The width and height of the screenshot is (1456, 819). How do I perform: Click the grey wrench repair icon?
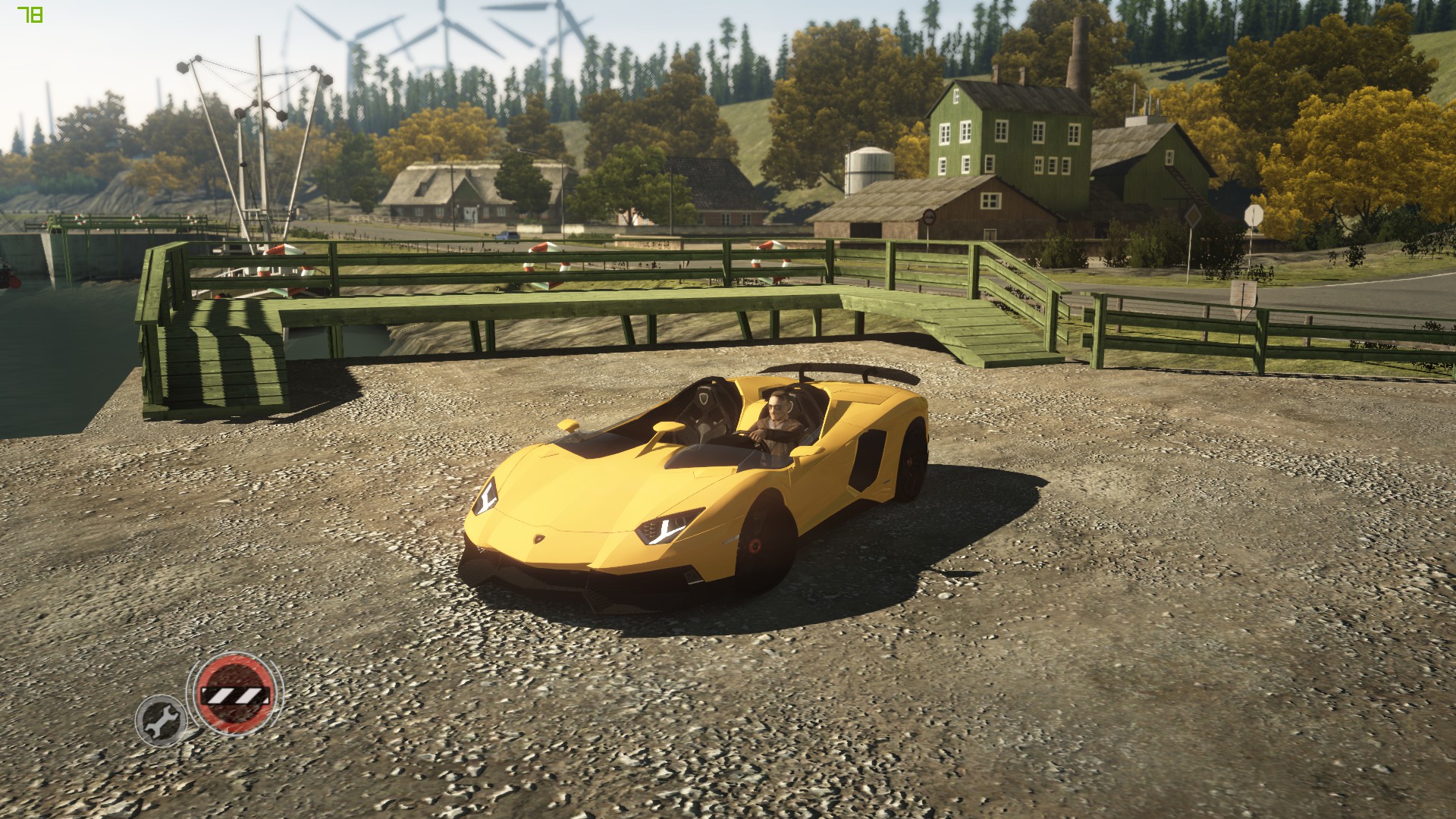(161, 719)
